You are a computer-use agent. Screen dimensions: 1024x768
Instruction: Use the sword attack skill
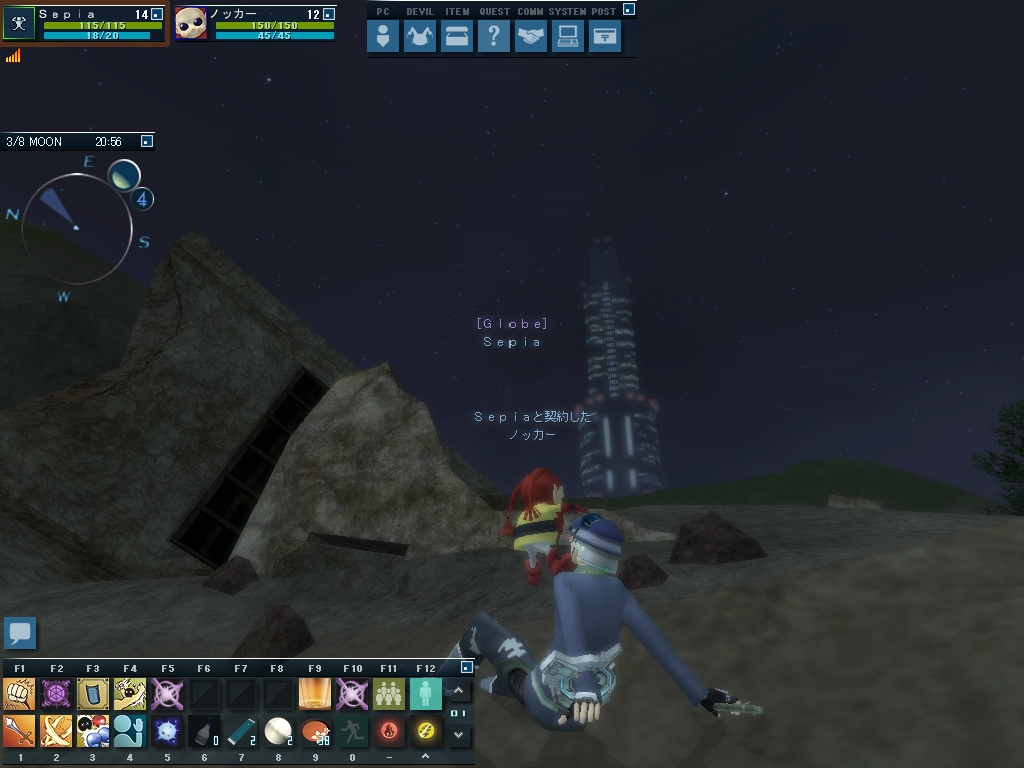pos(19,731)
